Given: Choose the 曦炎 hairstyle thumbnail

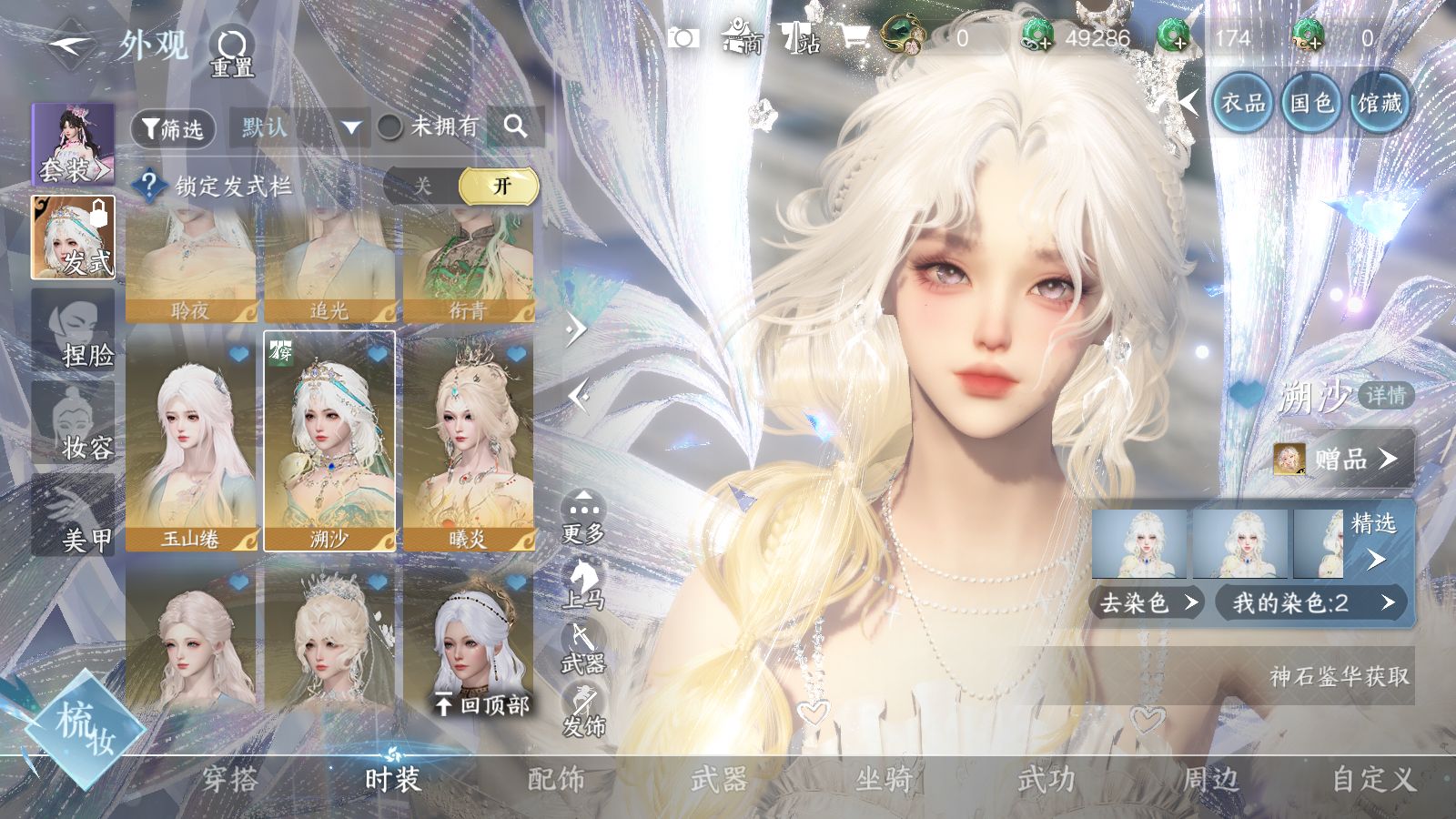Looking at the screenshot, I should [x=468, y=442].
